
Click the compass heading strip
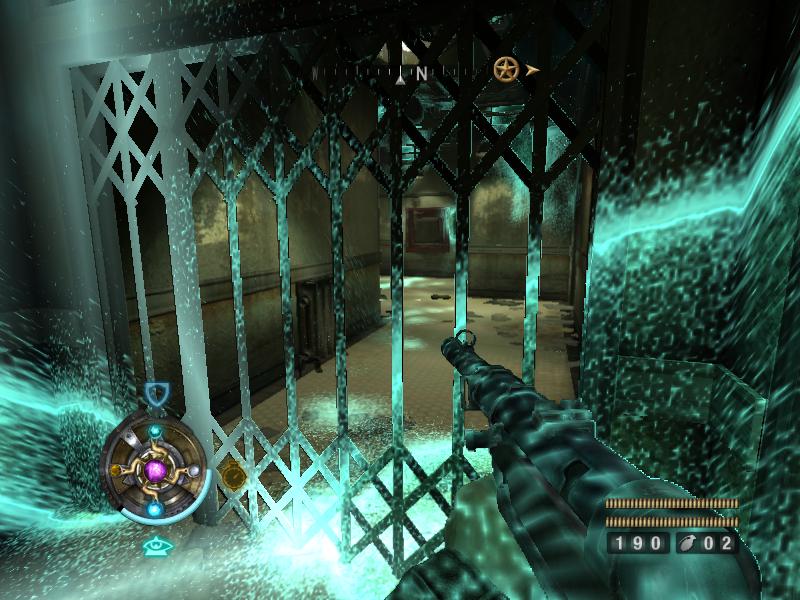400,73
